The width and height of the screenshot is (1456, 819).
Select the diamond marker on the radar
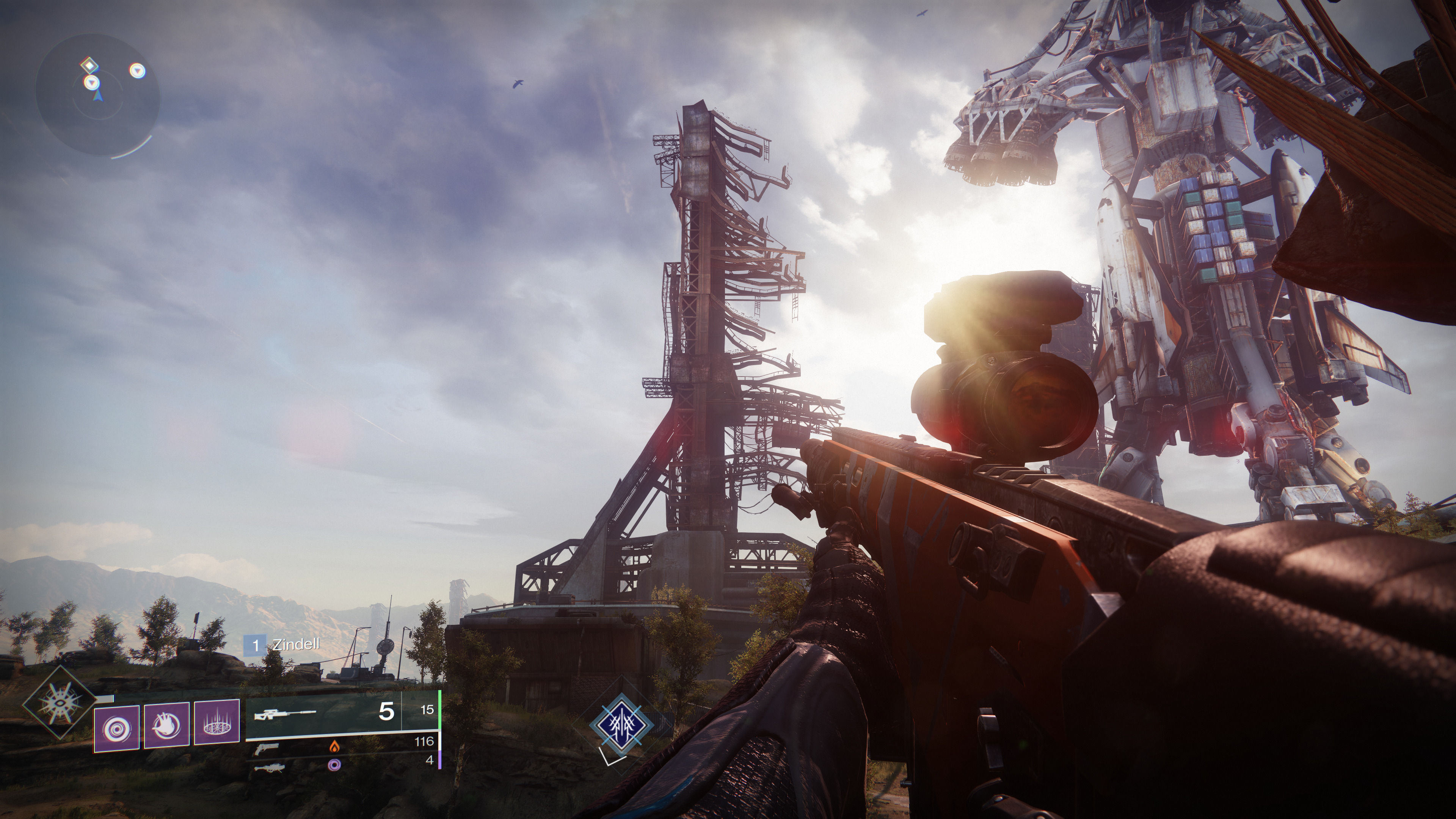coord(89,66)
